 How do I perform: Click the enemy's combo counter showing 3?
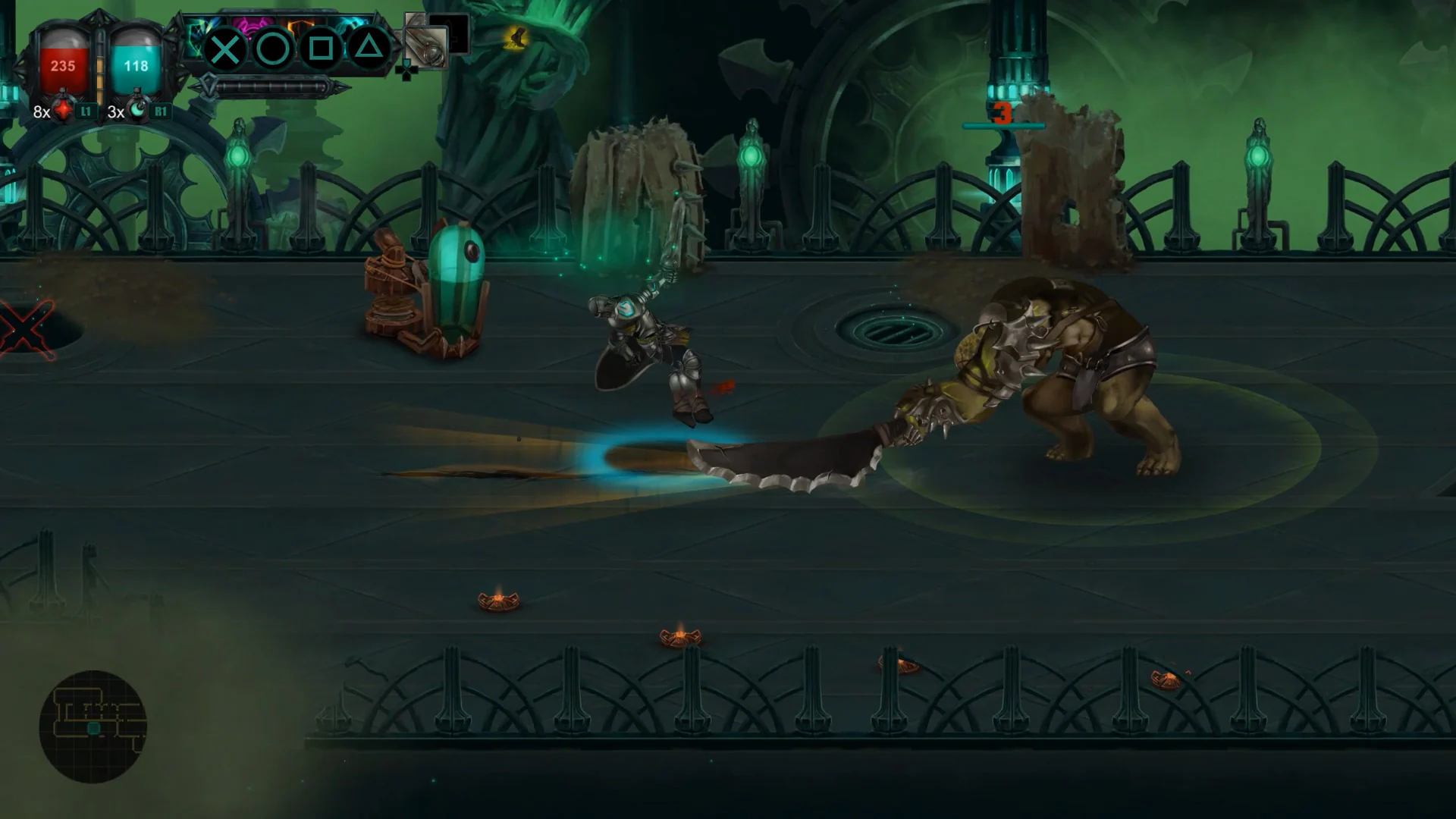1003,114
